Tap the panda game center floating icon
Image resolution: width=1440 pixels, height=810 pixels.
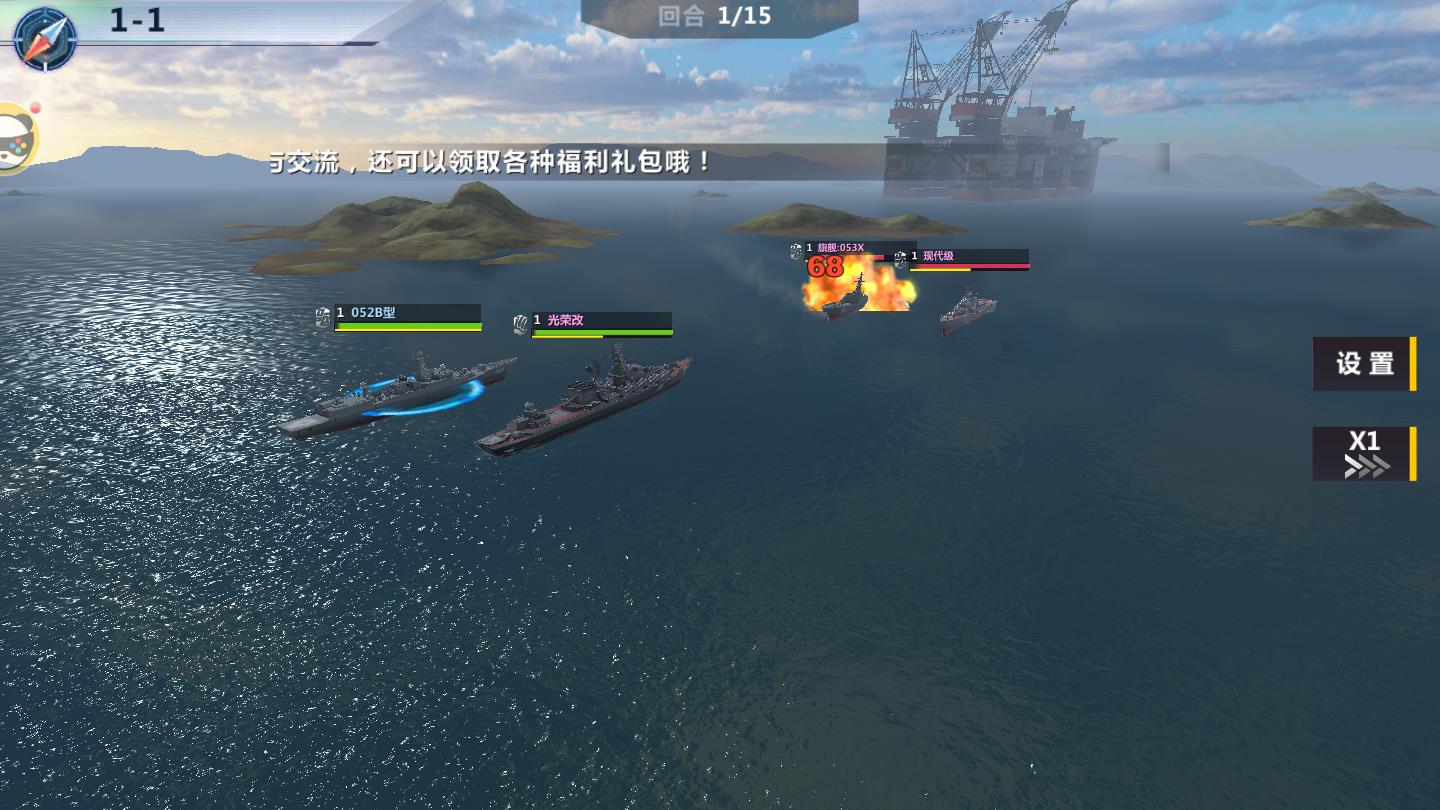click(x=14, y=136)
